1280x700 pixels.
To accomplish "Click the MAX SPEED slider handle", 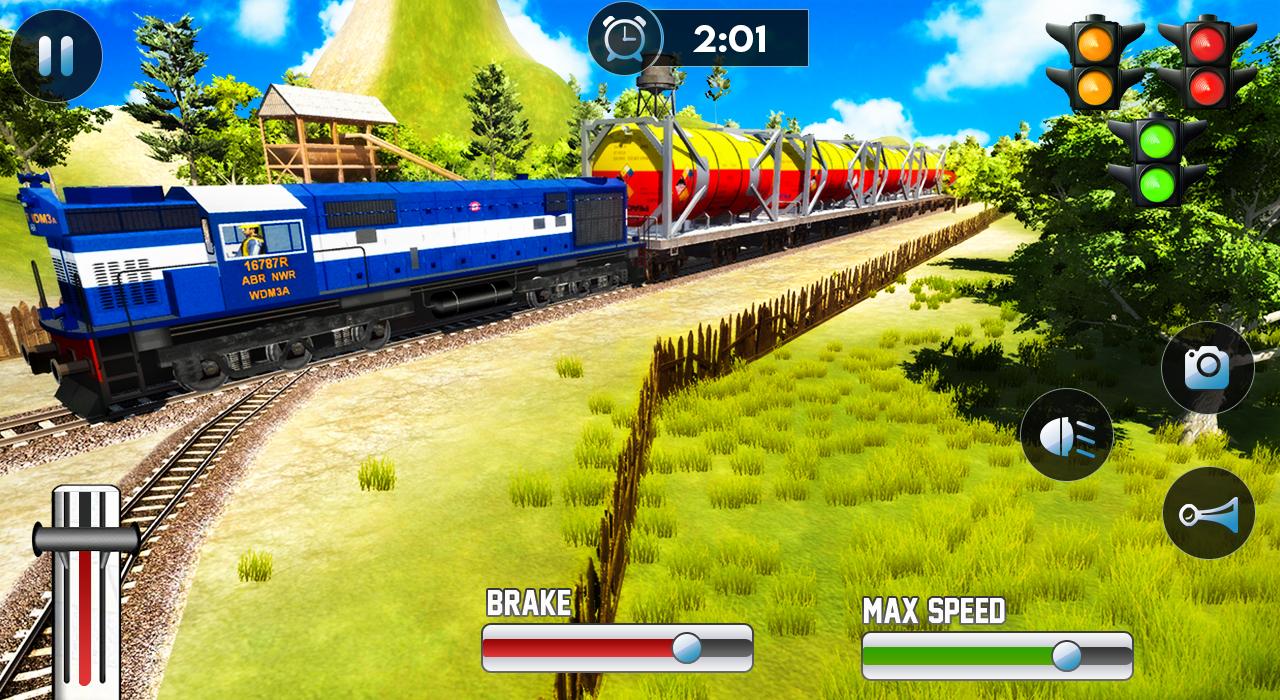I will pyautogui.click(x=1067, y=655).
